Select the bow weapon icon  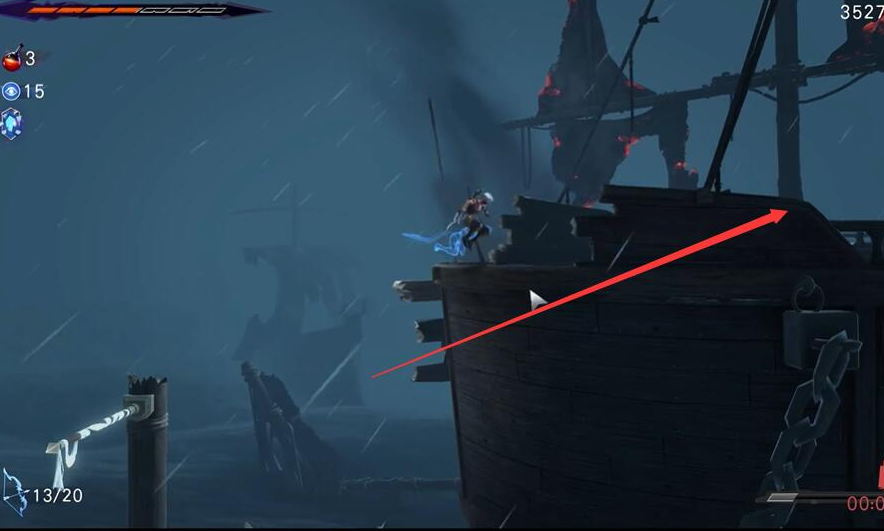[x=15, y=491]
